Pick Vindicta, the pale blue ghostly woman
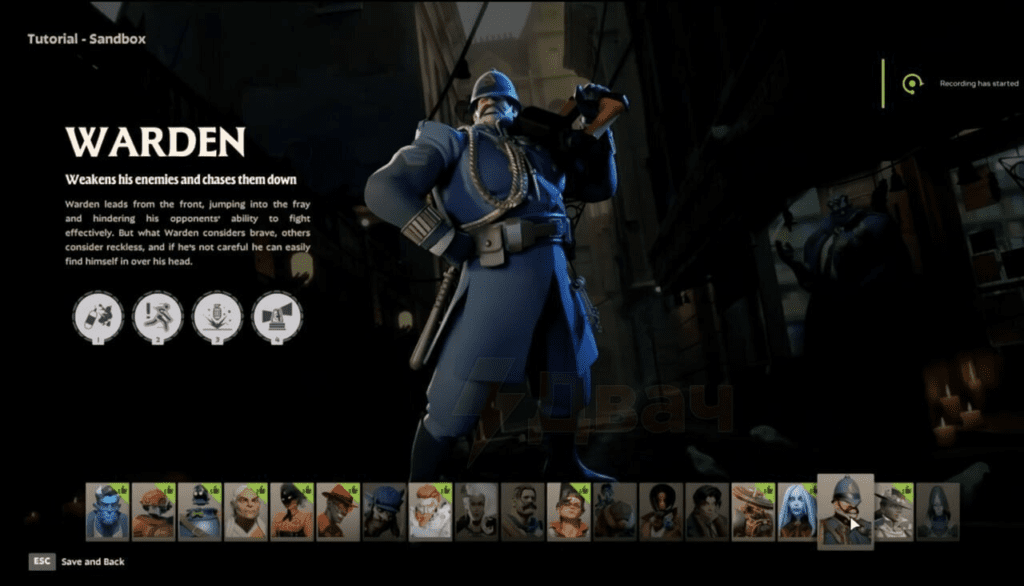1024x586 pixels. coord(798,511)
